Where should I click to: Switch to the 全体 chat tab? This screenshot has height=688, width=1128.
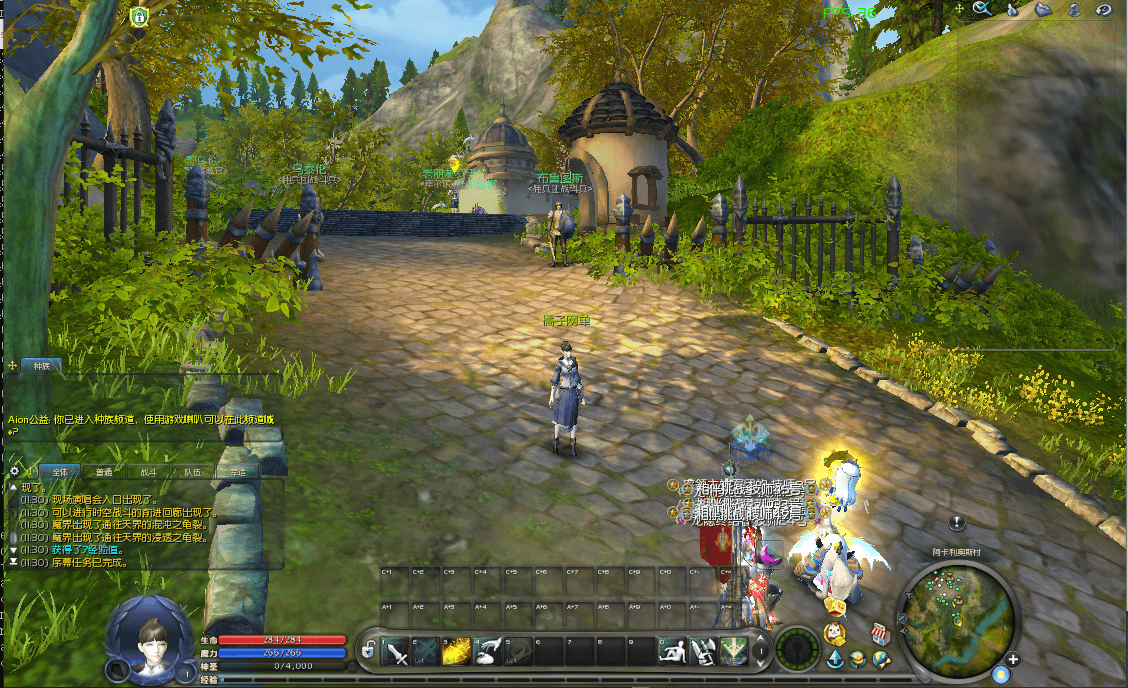click(59, 471)
